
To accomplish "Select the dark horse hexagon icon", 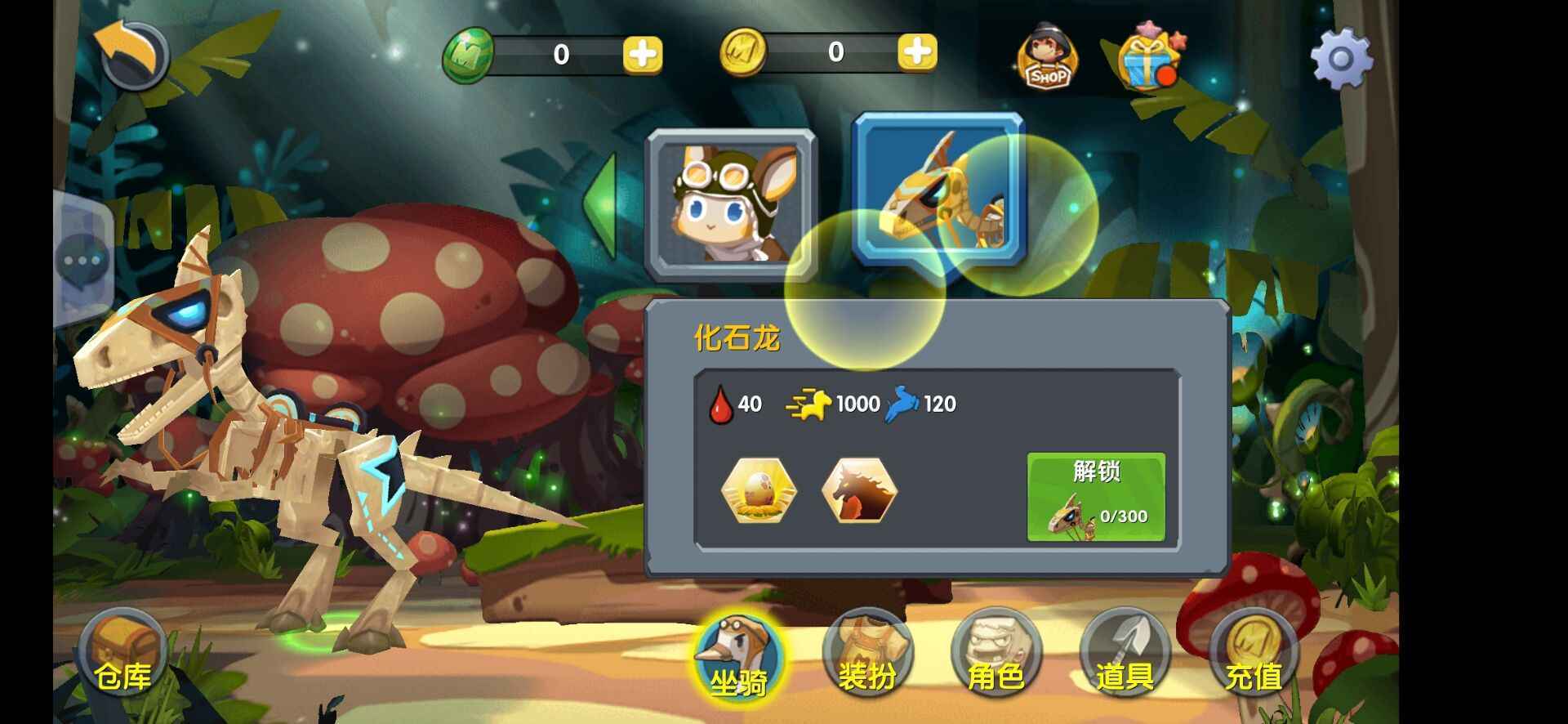I will [x=859, y=490].
